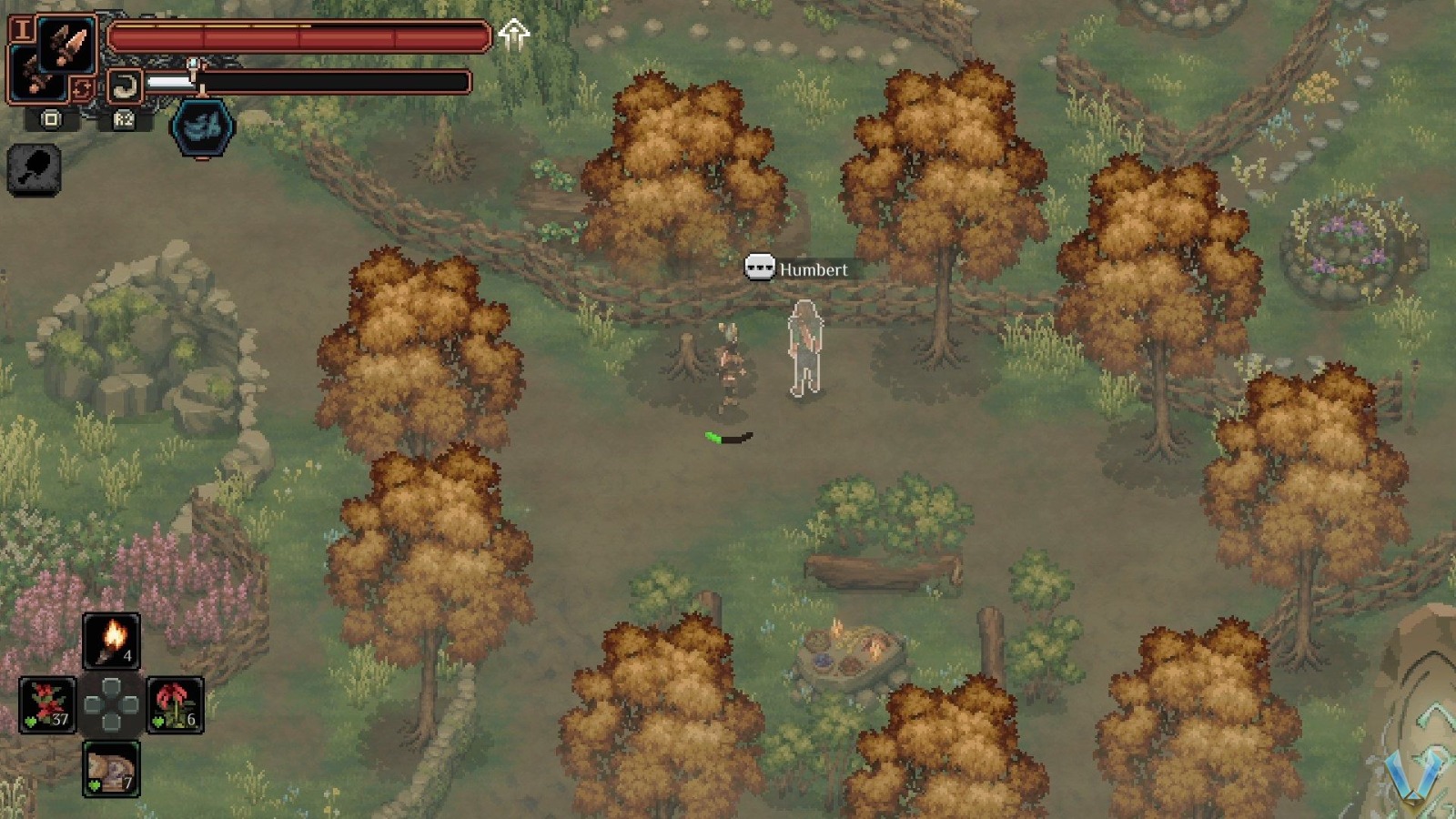Screen dimensions: 1456x819
Task: Select the torch quick-slot showing 4
Action: pos(112,642)
